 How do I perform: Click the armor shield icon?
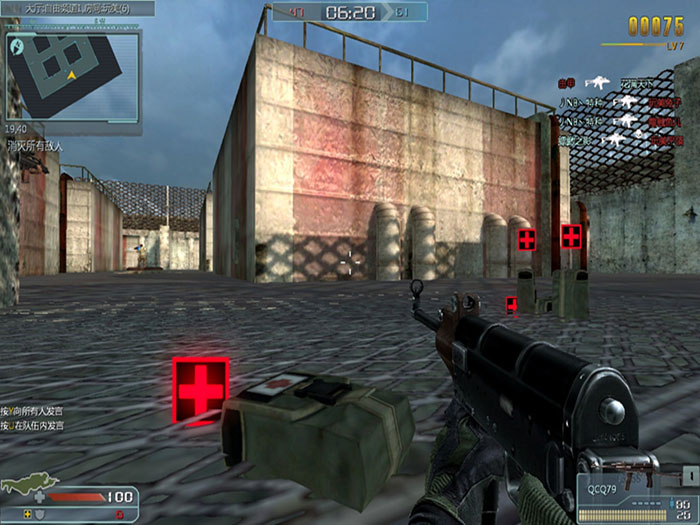click(41, 514)
